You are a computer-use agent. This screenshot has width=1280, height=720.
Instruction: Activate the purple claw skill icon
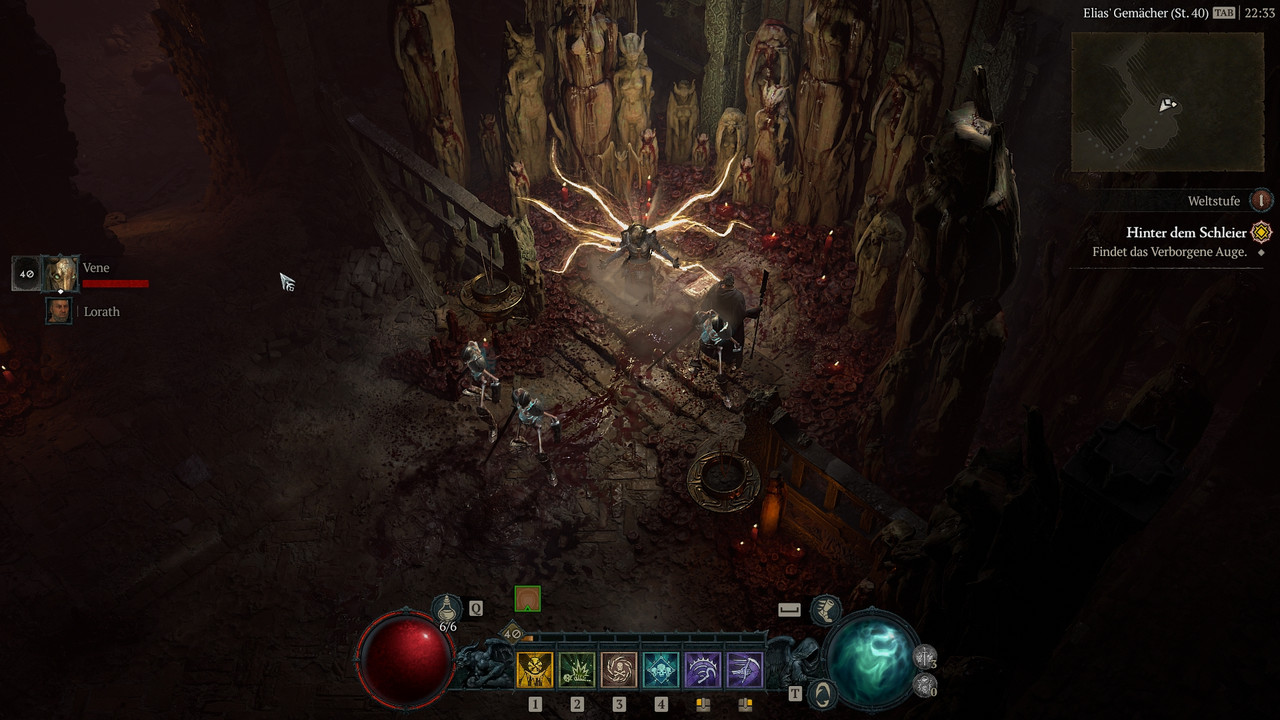click(703, 670)
